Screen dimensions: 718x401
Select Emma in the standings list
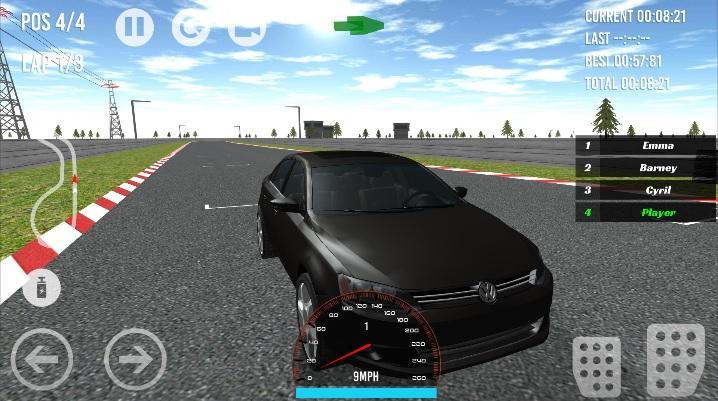(x=646, y=146)
